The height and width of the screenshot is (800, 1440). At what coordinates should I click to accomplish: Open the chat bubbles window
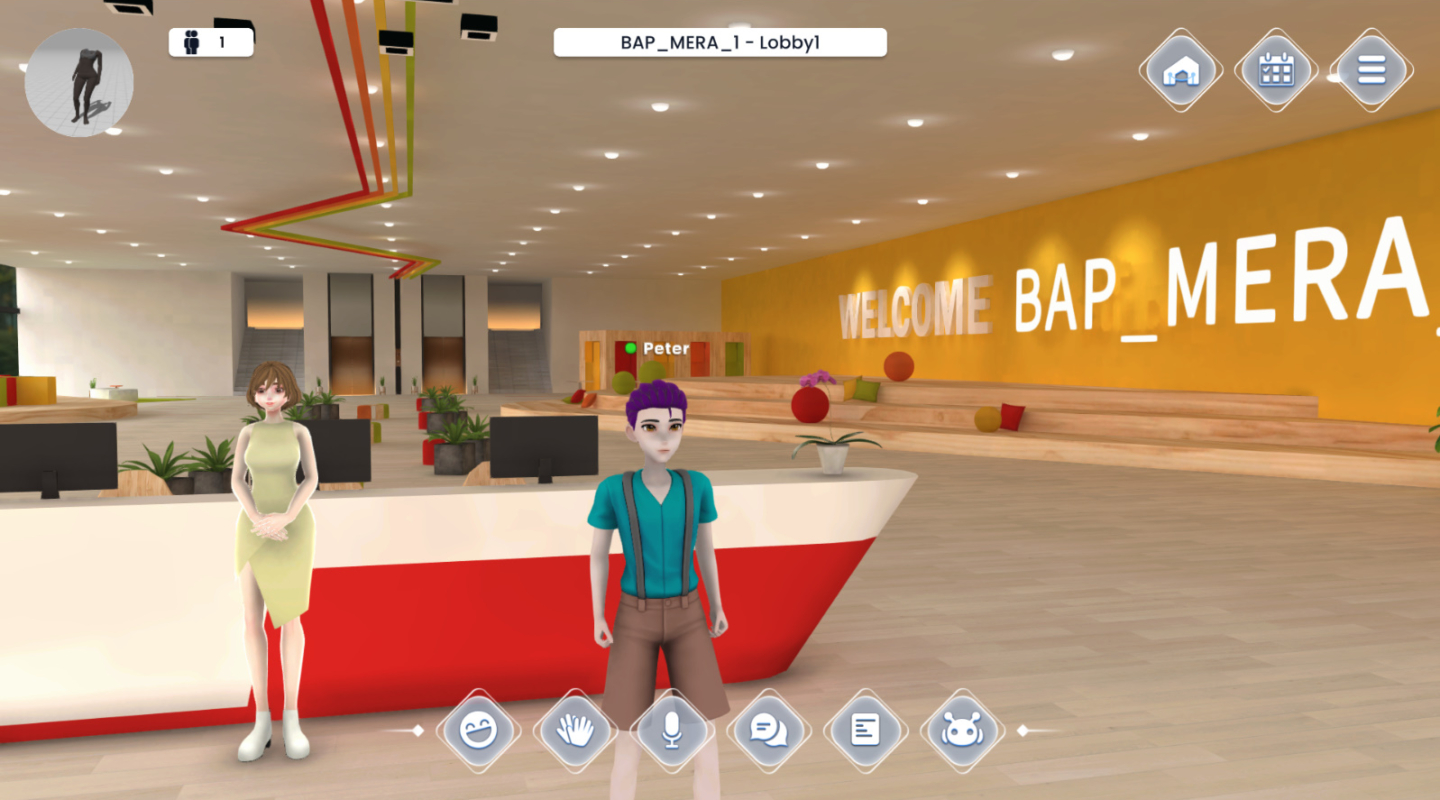click(768, 731)
